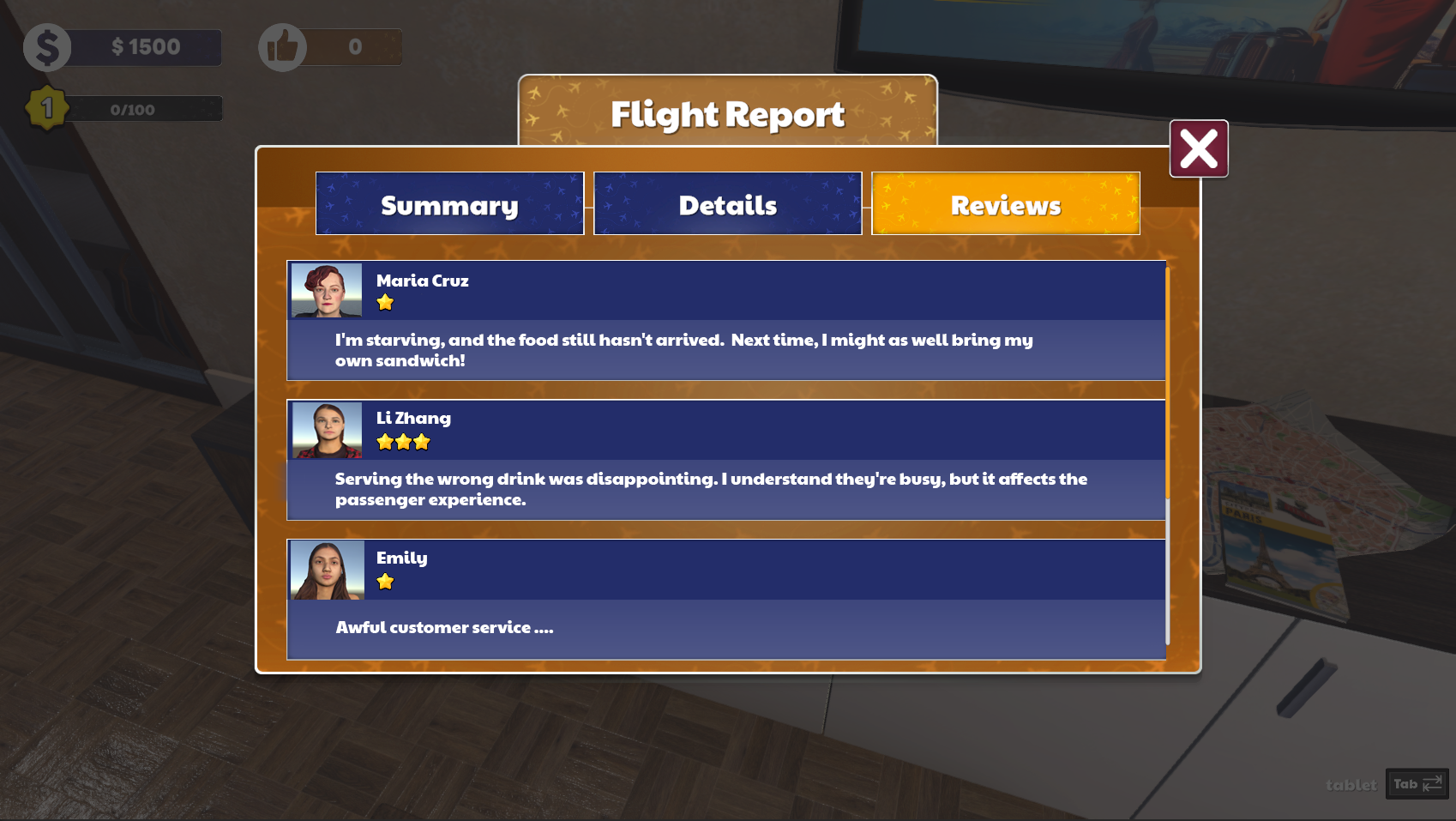The image size is (1456, 821).
Task: Select the level 1 badge
Action: tap(47, 106)
